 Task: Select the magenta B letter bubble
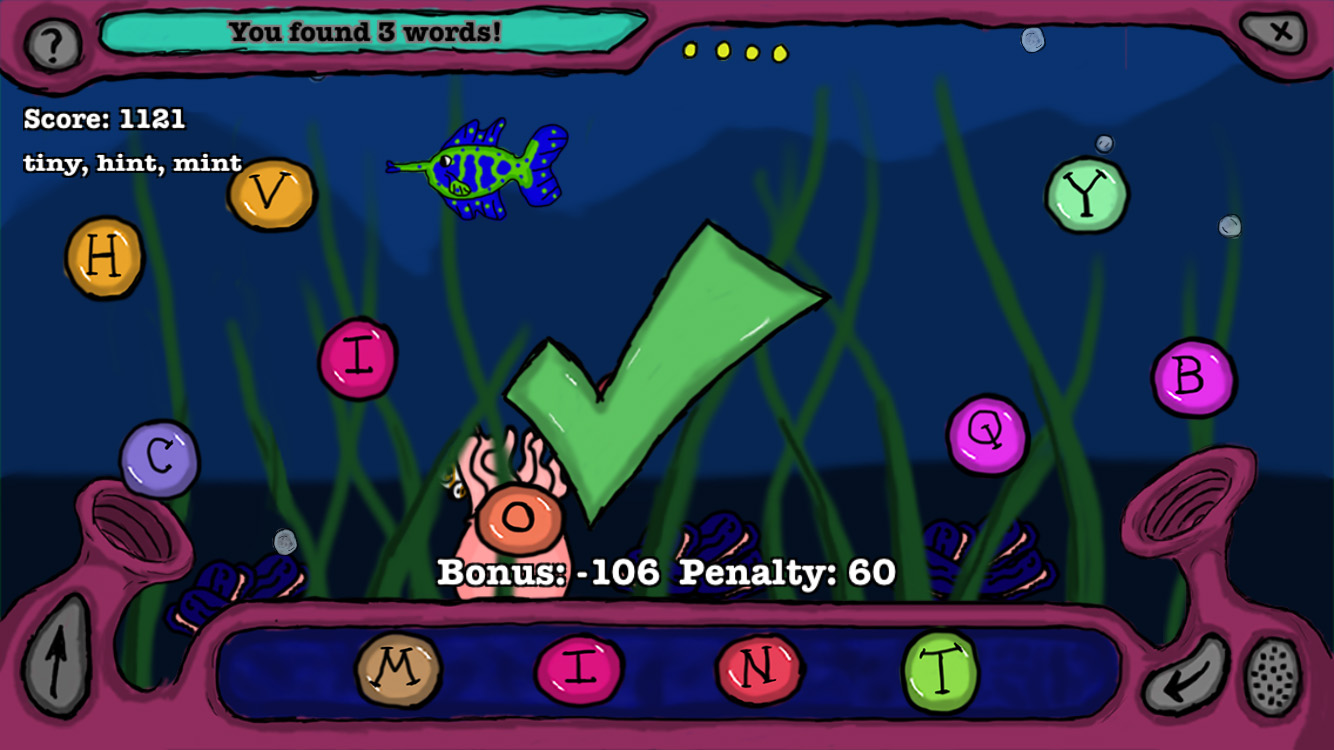tap(1193, 377)
